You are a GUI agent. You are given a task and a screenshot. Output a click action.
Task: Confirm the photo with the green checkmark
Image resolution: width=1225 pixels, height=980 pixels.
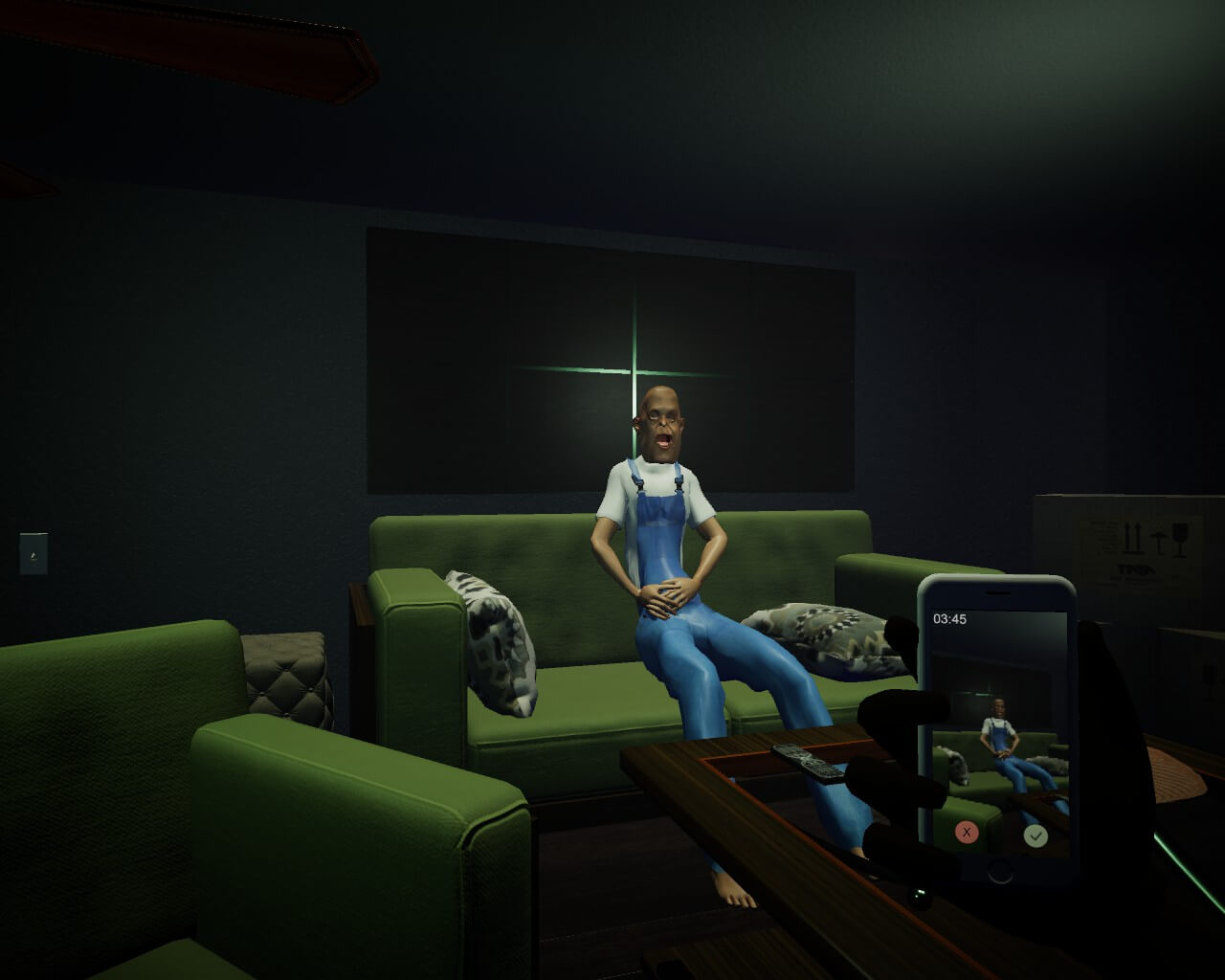[1036, 835]
